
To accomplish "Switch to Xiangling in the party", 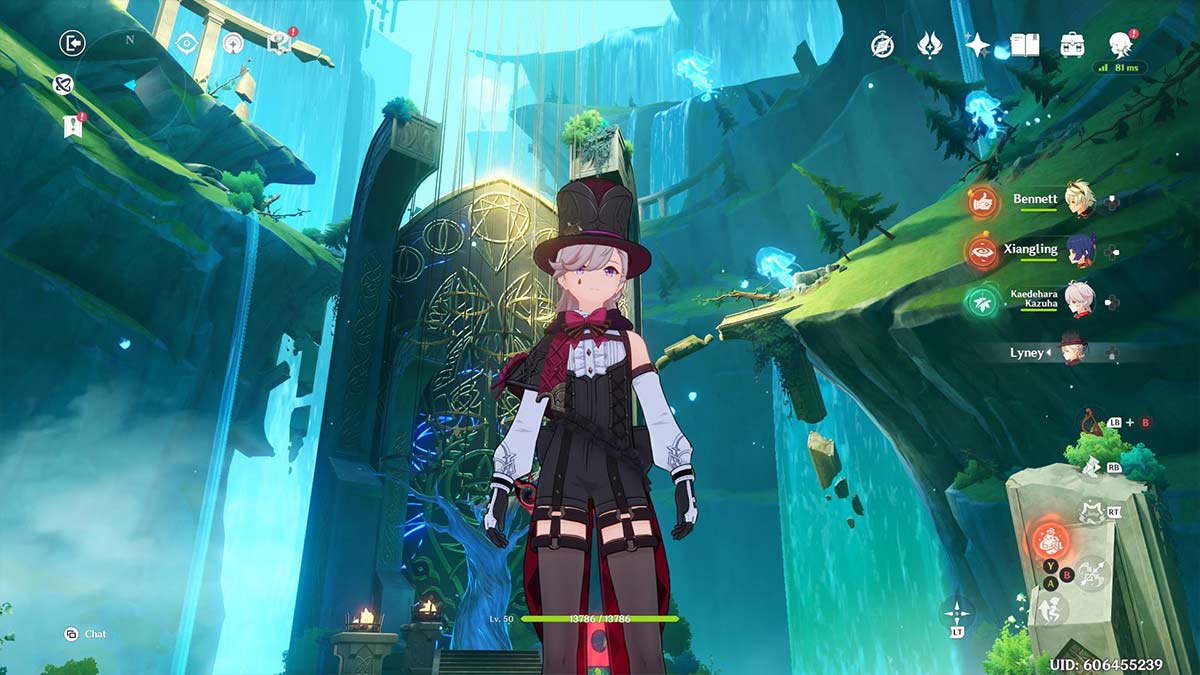I will tap(1078, 251).
